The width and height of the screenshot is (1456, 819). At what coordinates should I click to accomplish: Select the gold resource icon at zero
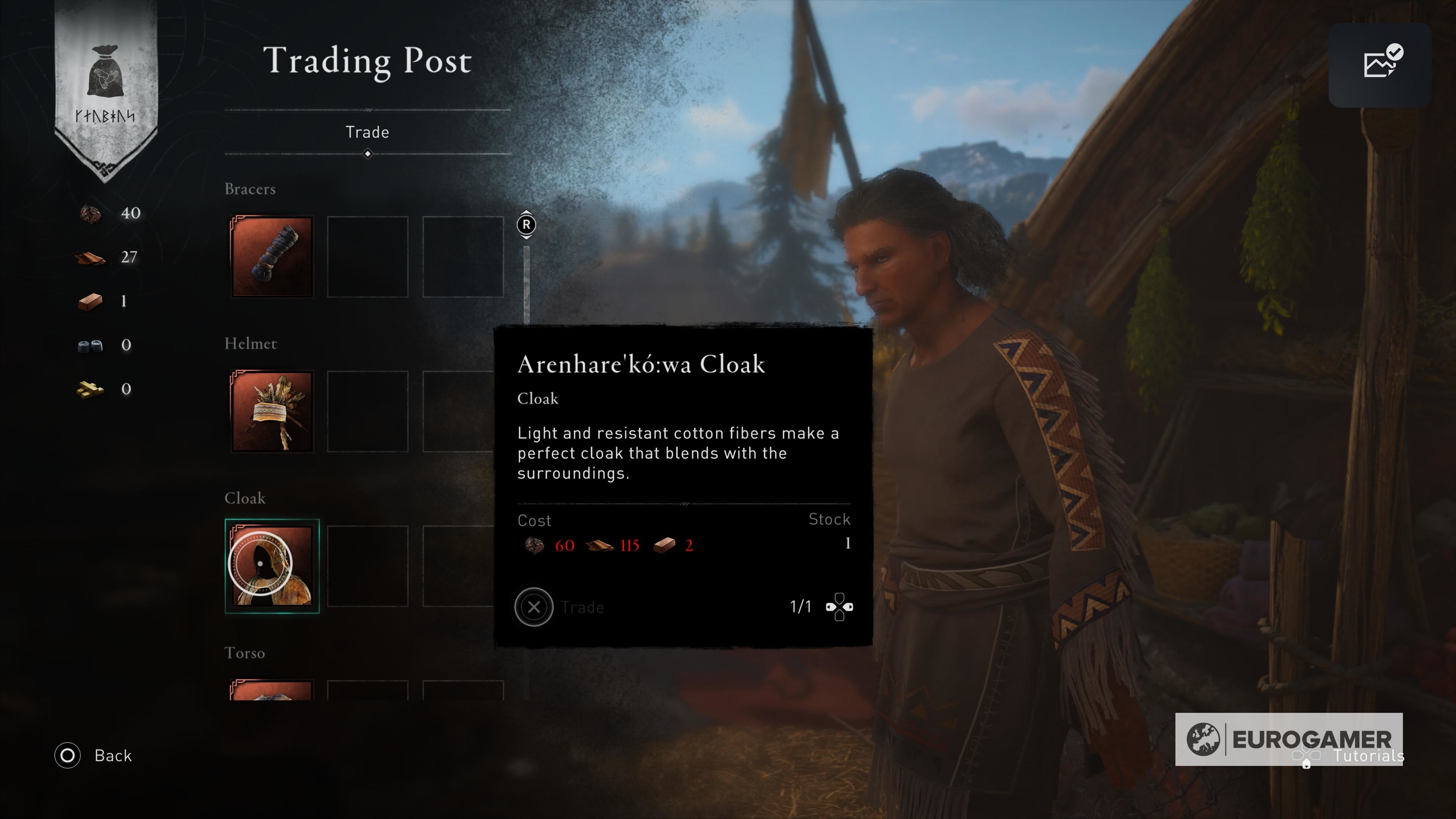tap(91, 389)
